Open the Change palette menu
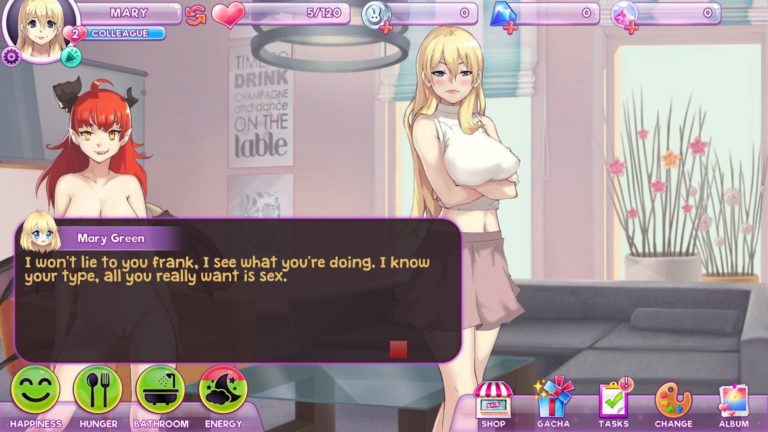 (x=673, y=400)
